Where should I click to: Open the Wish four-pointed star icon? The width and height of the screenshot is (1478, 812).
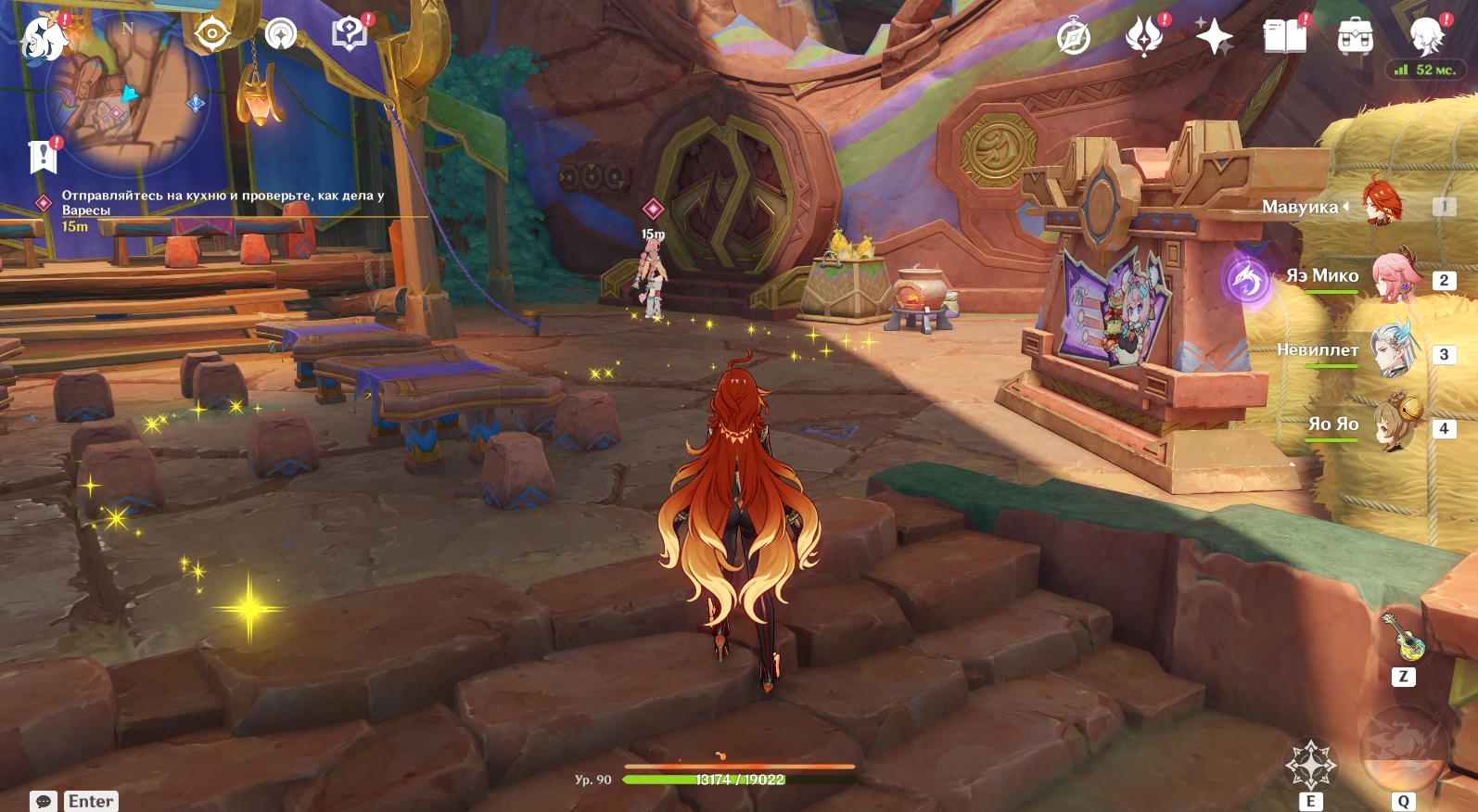(1214, 37)
